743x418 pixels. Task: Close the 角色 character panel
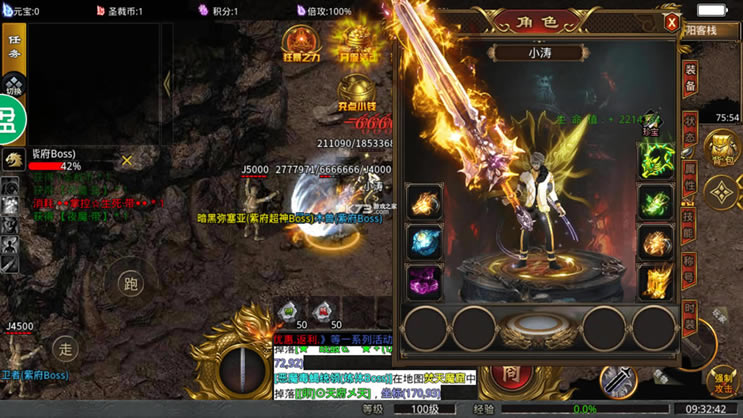(x=672, y=22)
